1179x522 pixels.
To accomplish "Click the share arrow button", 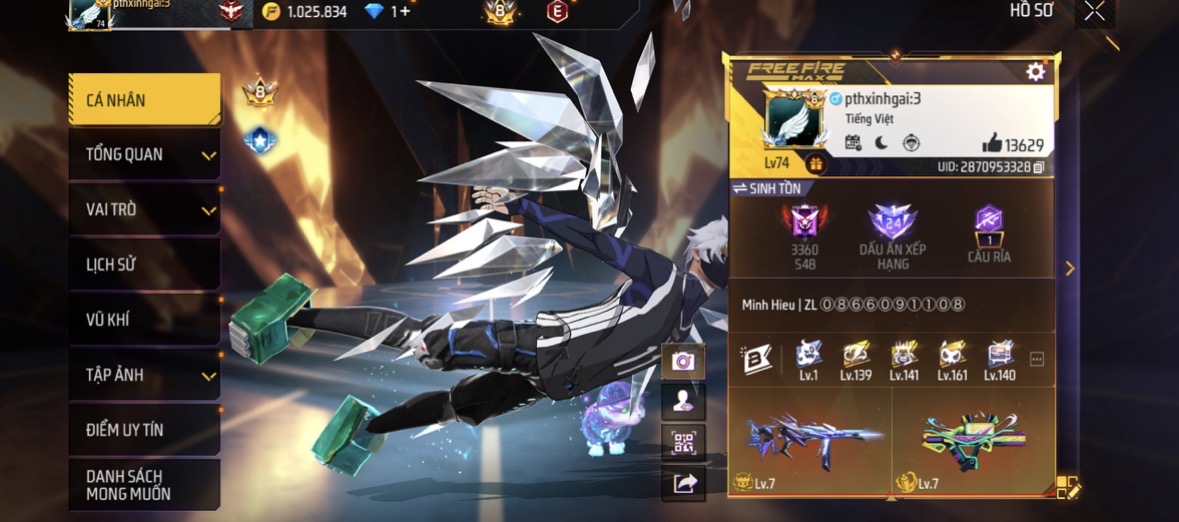I will 683,484.
